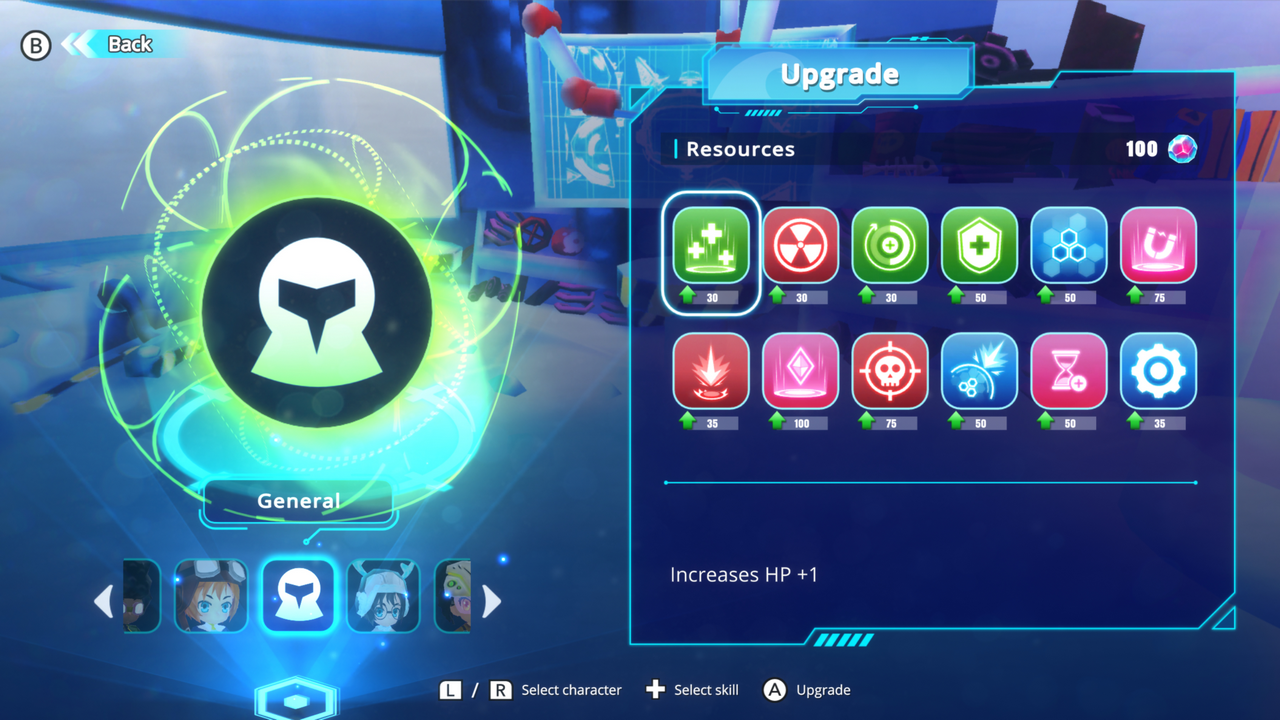
Task: Pick the pink diamond gem upgrade
Action: pos(801,371)
